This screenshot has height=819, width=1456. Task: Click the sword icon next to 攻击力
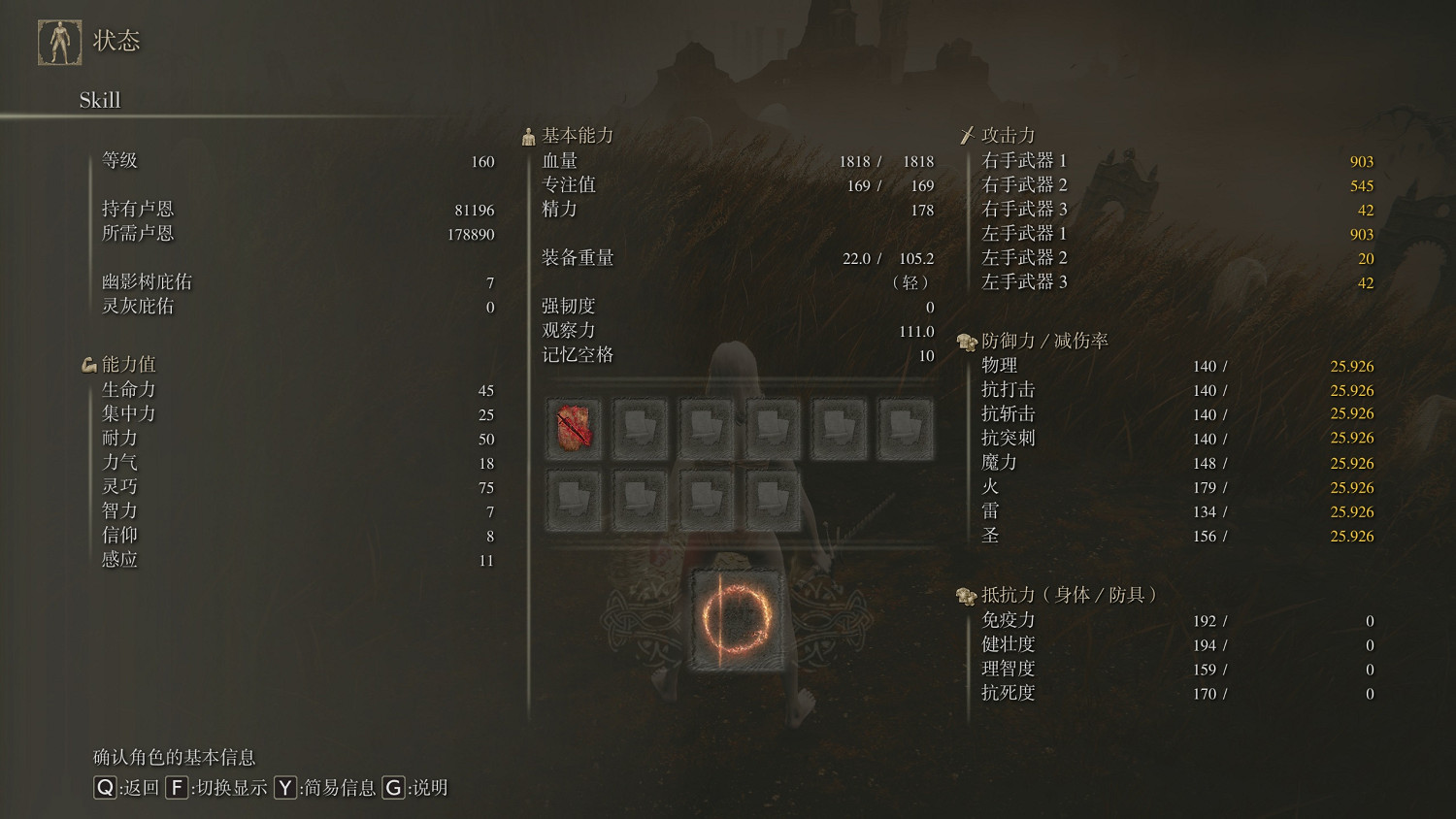(968, 134)
